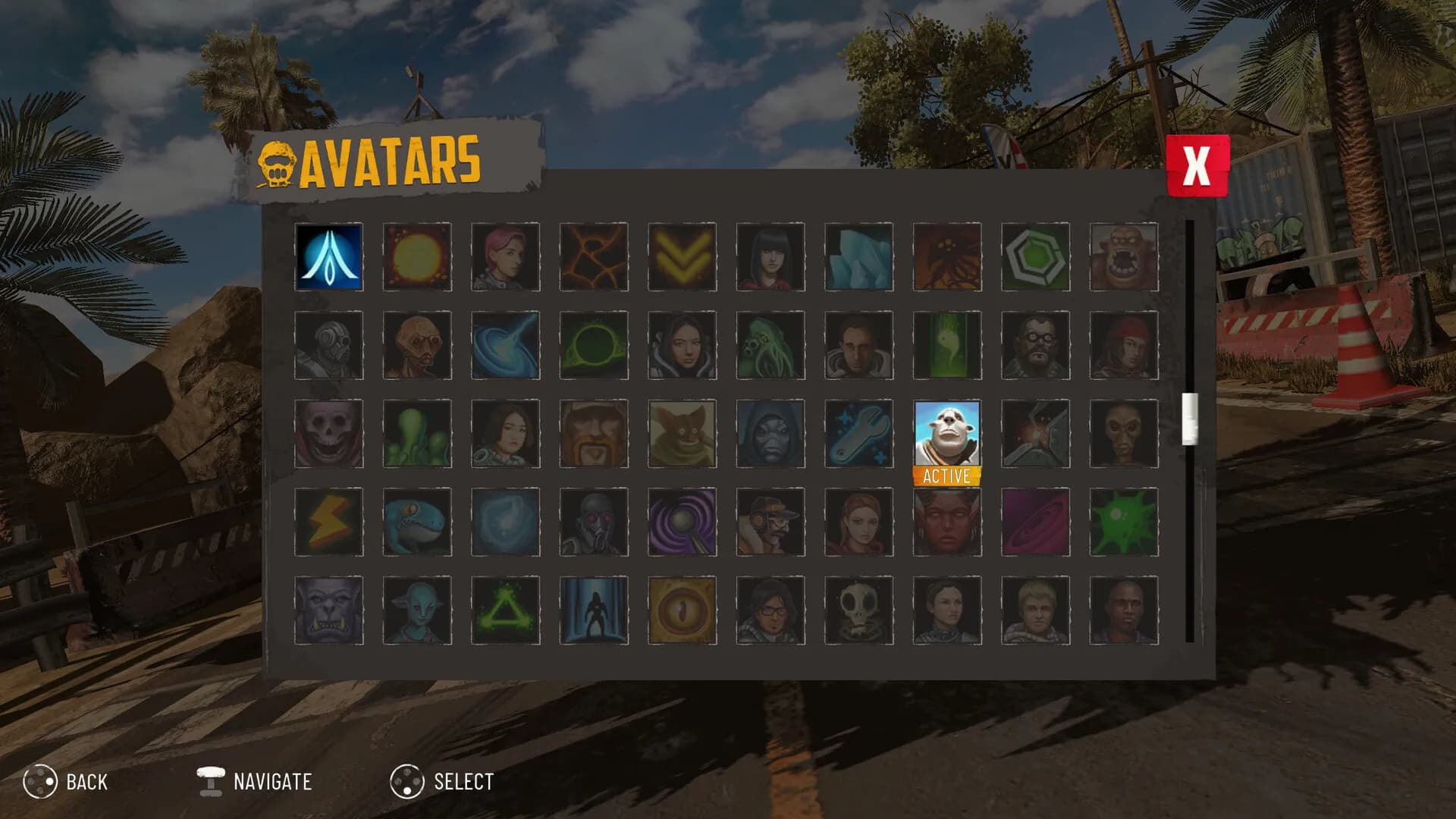Screen dimensions: 1456x819
Task: Choose the green tentacled Cthulhu avatar
Action: point(770,345)
